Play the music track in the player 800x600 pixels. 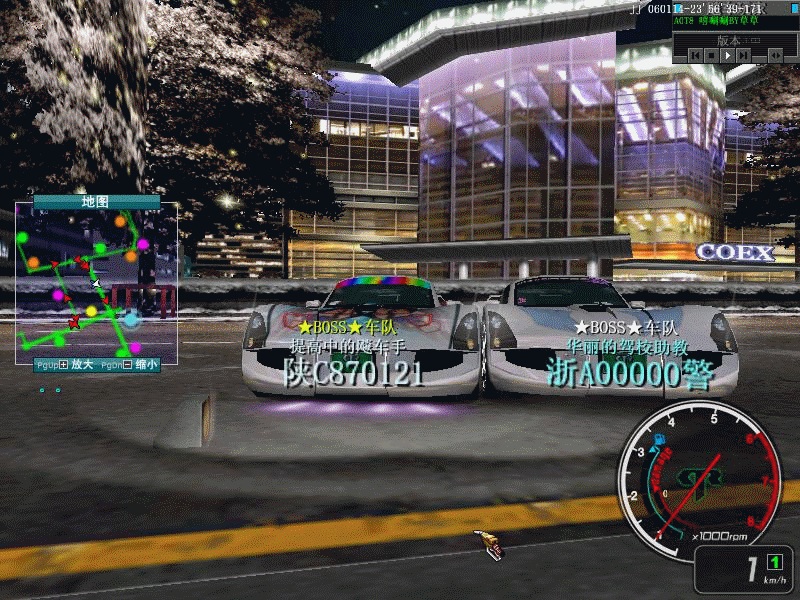coord(730,56)
